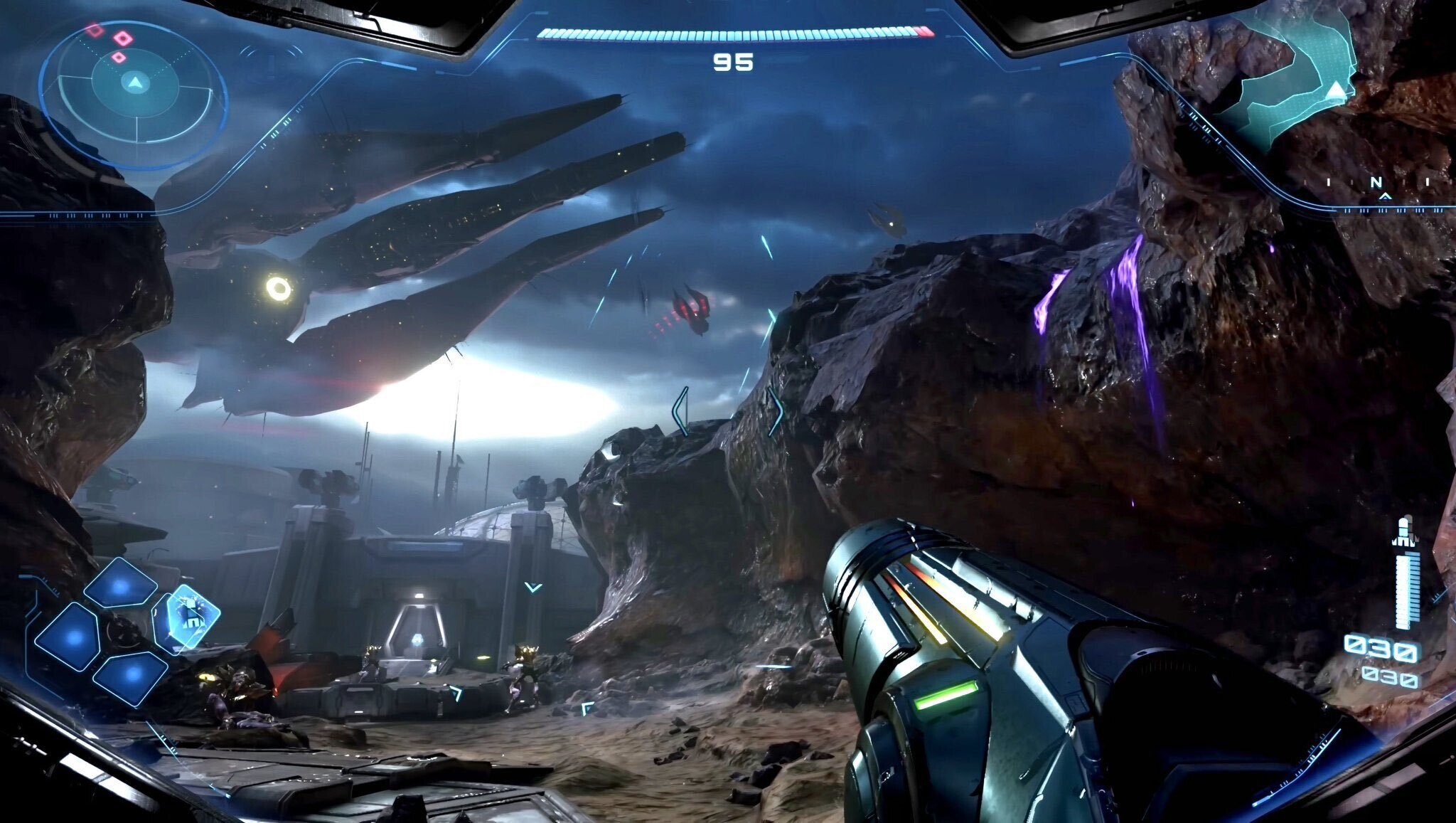This screenshot has height=823, width=1456.
Task: Click the compass North marker
Action: click(x=1377, y=183)
